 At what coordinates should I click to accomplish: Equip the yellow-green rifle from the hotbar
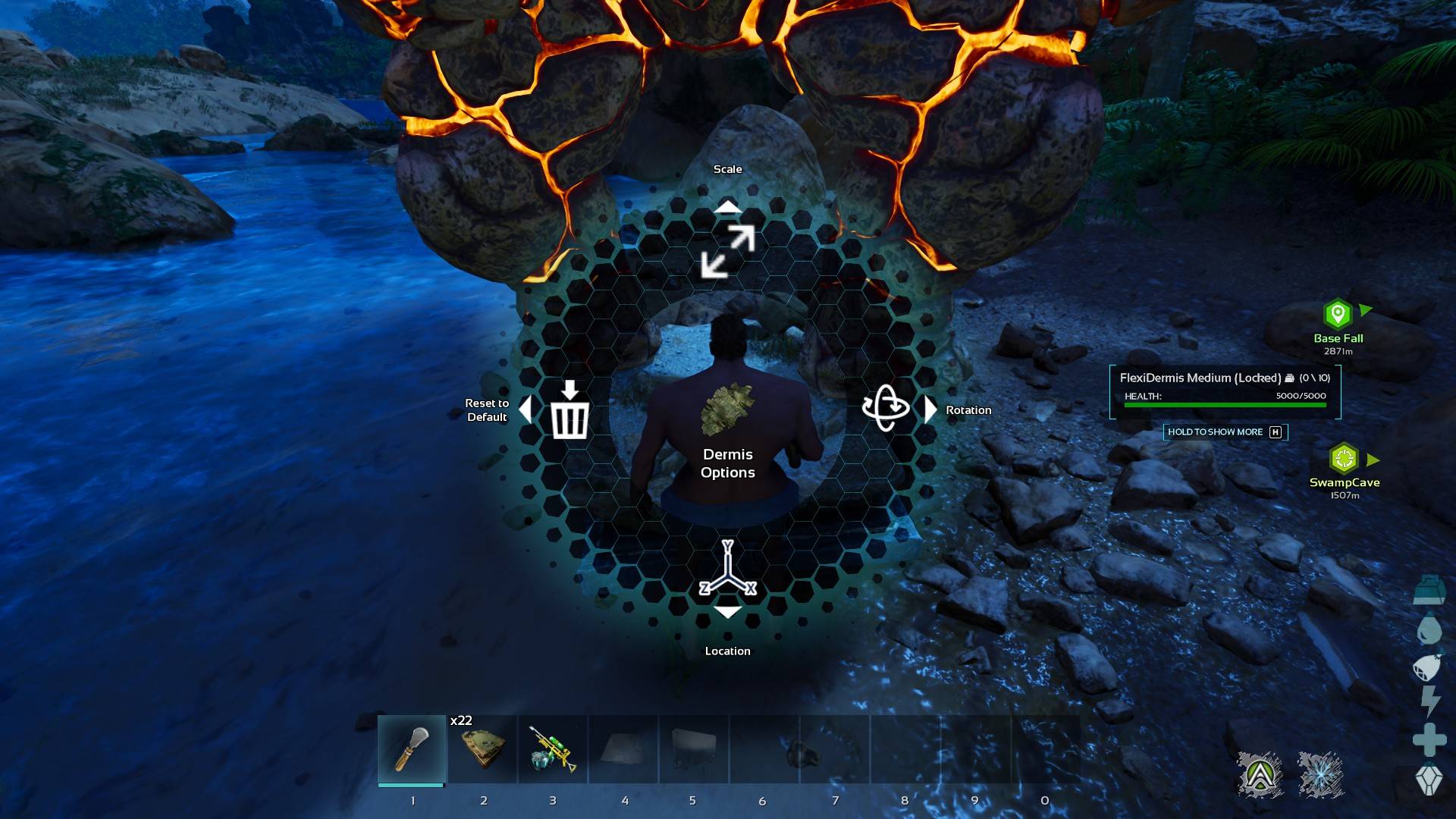[553, 749]
